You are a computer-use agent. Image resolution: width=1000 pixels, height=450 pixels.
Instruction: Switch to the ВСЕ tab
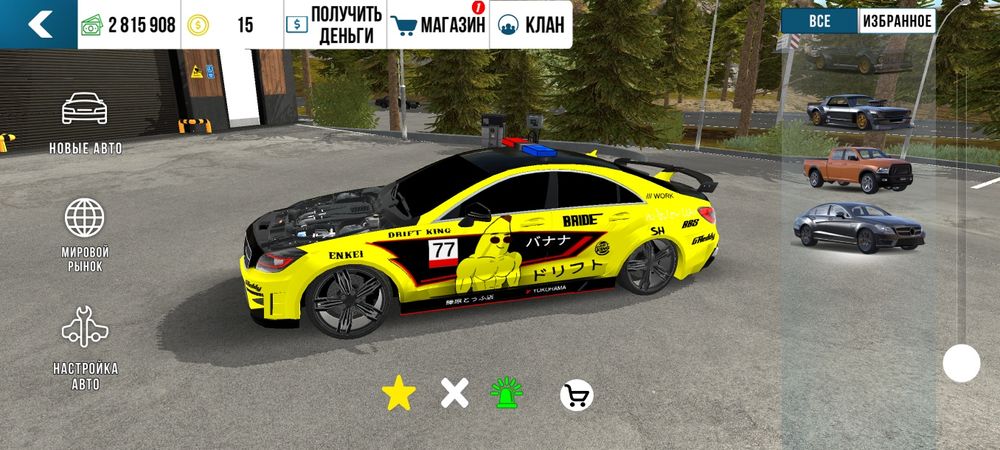pyautogui.click(x=819, y=21)
